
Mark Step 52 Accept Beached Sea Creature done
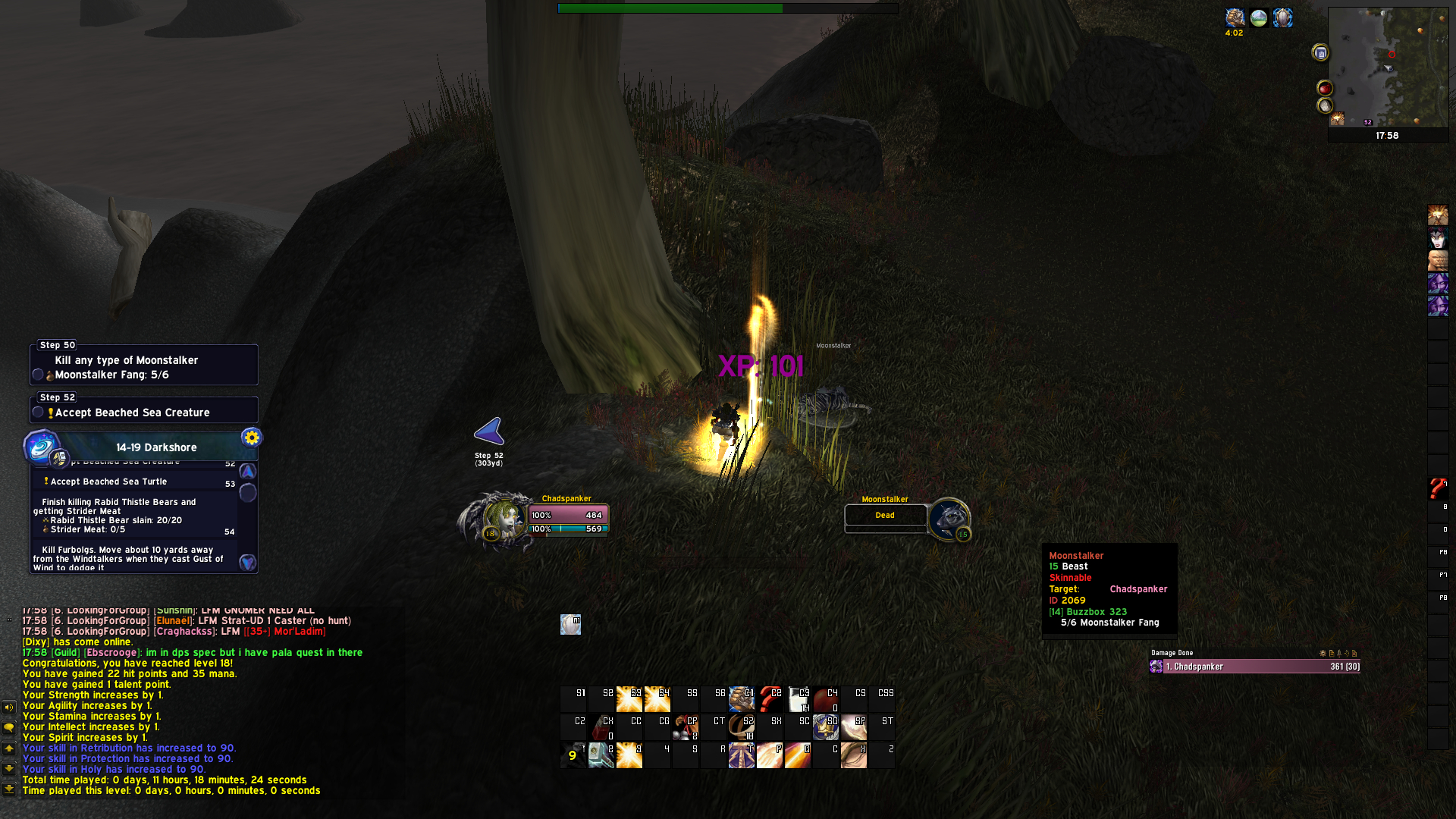pos(38,413)
